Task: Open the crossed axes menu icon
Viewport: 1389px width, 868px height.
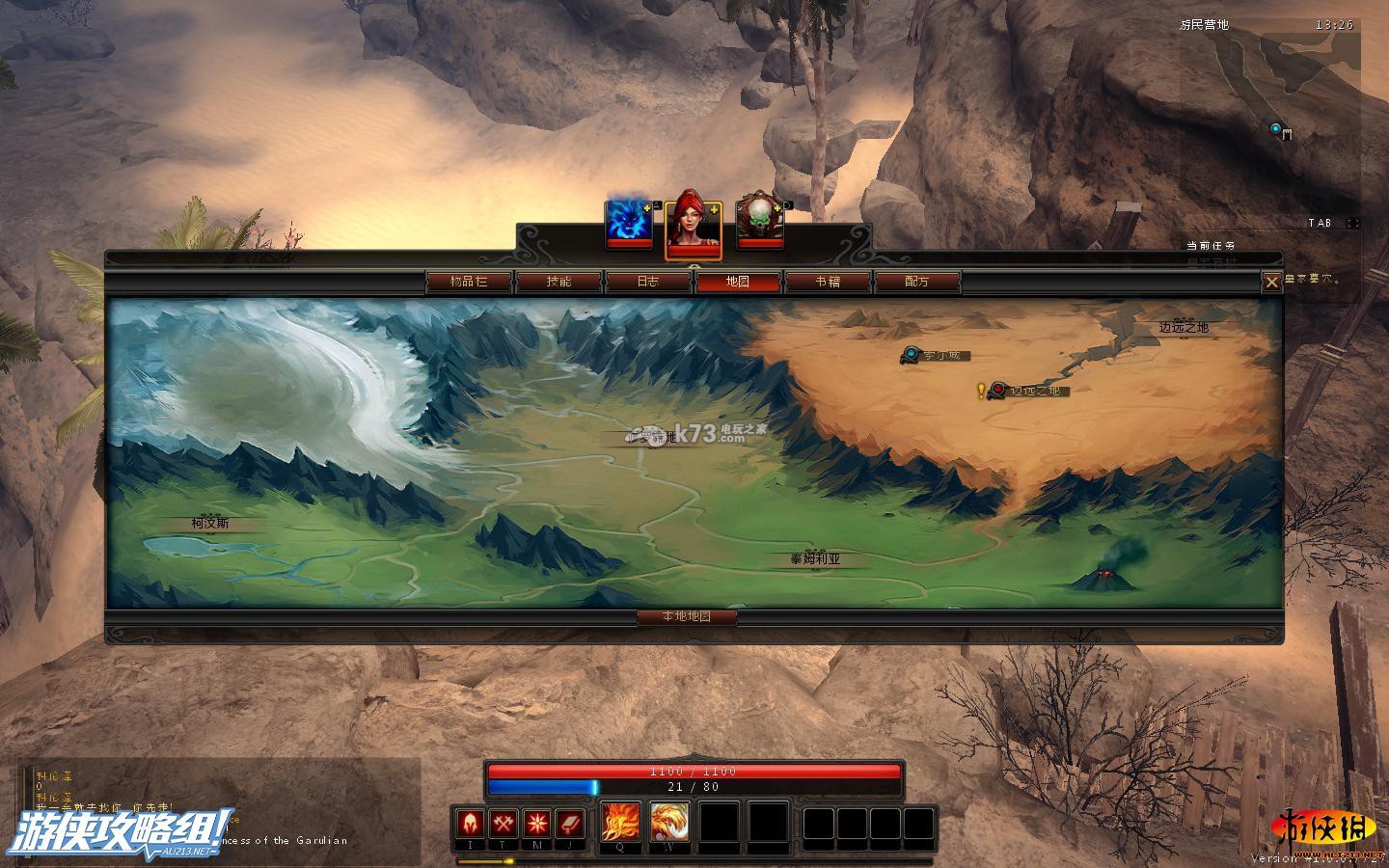Action: [x=504, y=824]
